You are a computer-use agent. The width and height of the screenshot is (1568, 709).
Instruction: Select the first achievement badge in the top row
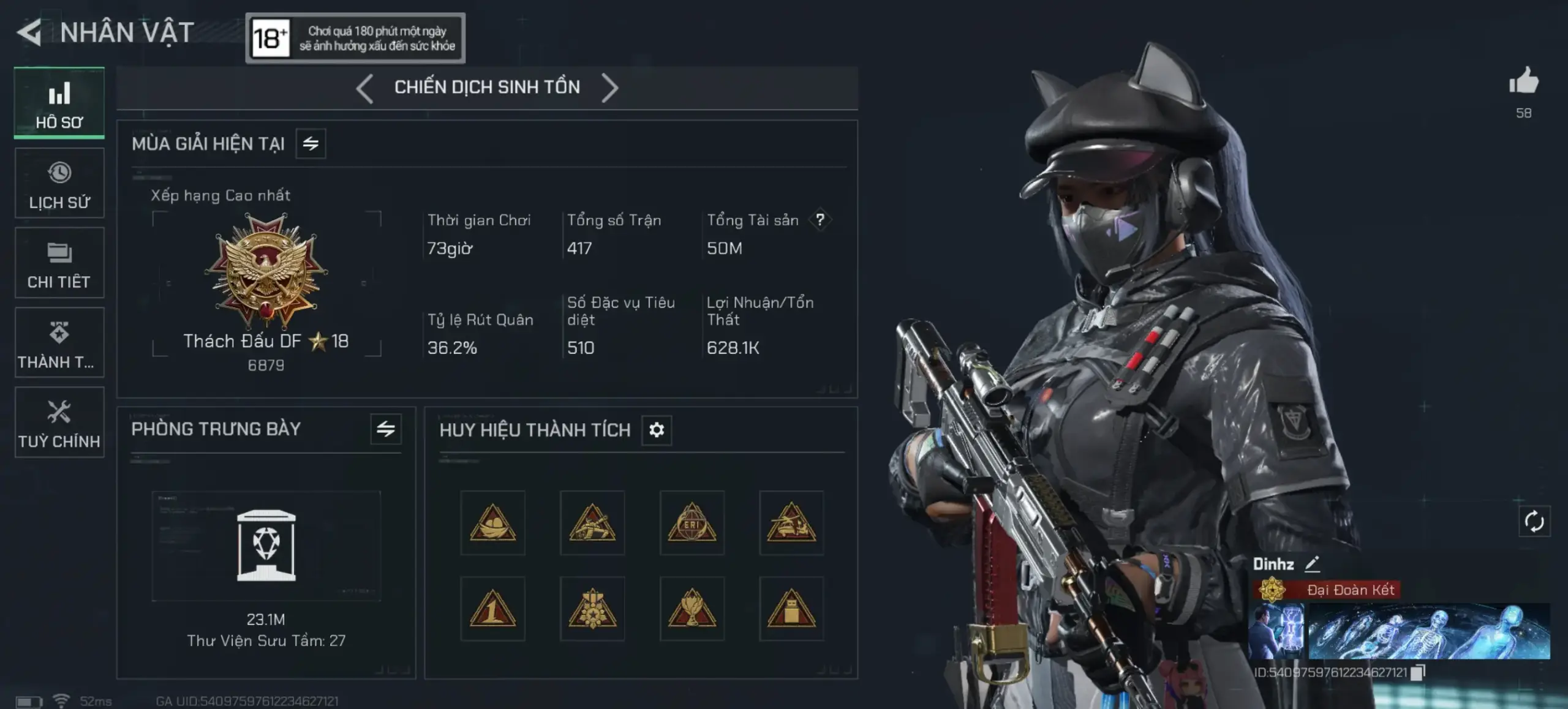pos(492,523)
